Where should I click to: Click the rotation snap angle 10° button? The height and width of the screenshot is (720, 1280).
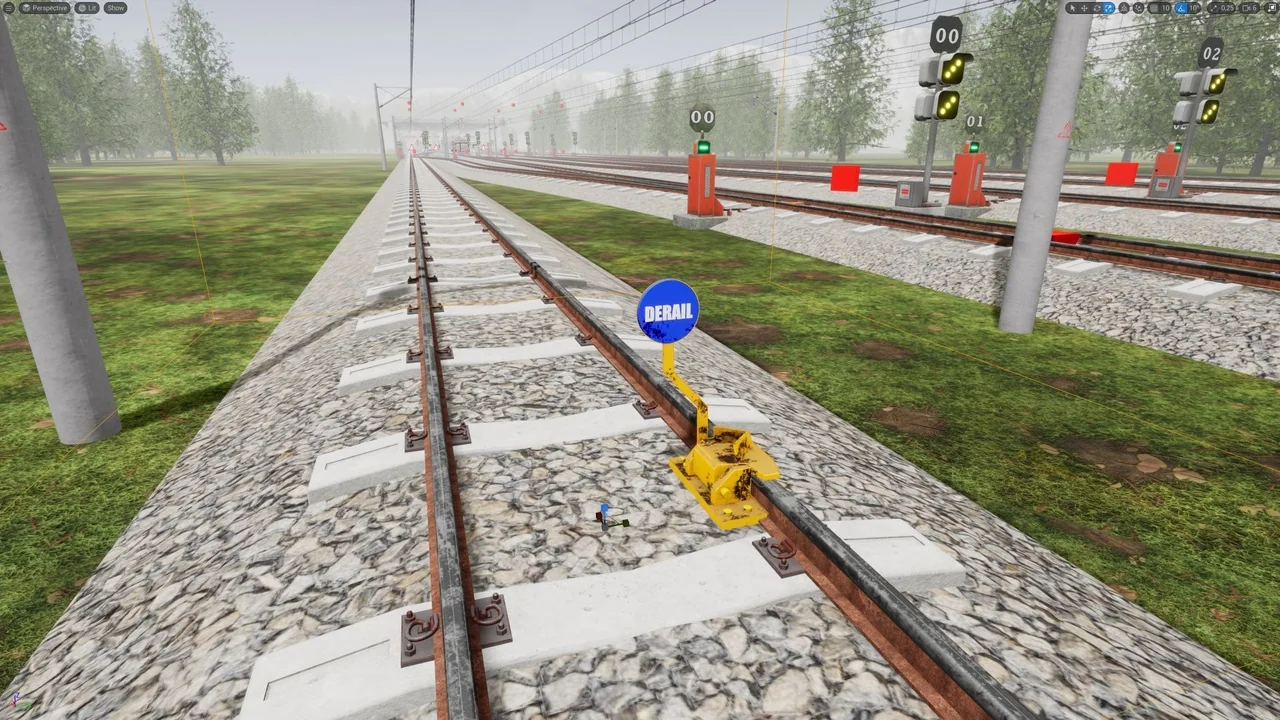(x=1192, y=7)
